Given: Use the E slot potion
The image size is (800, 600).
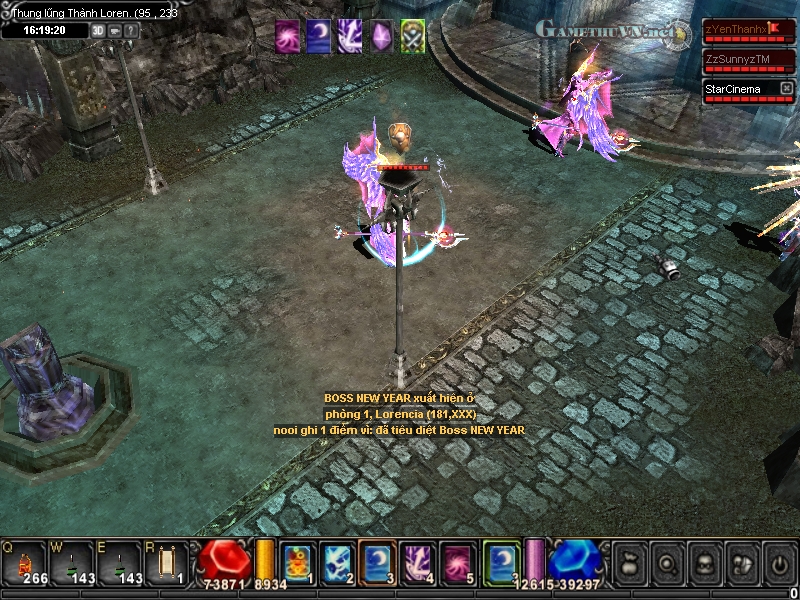Looking at the screenshot, I should (x=118, y=563).
